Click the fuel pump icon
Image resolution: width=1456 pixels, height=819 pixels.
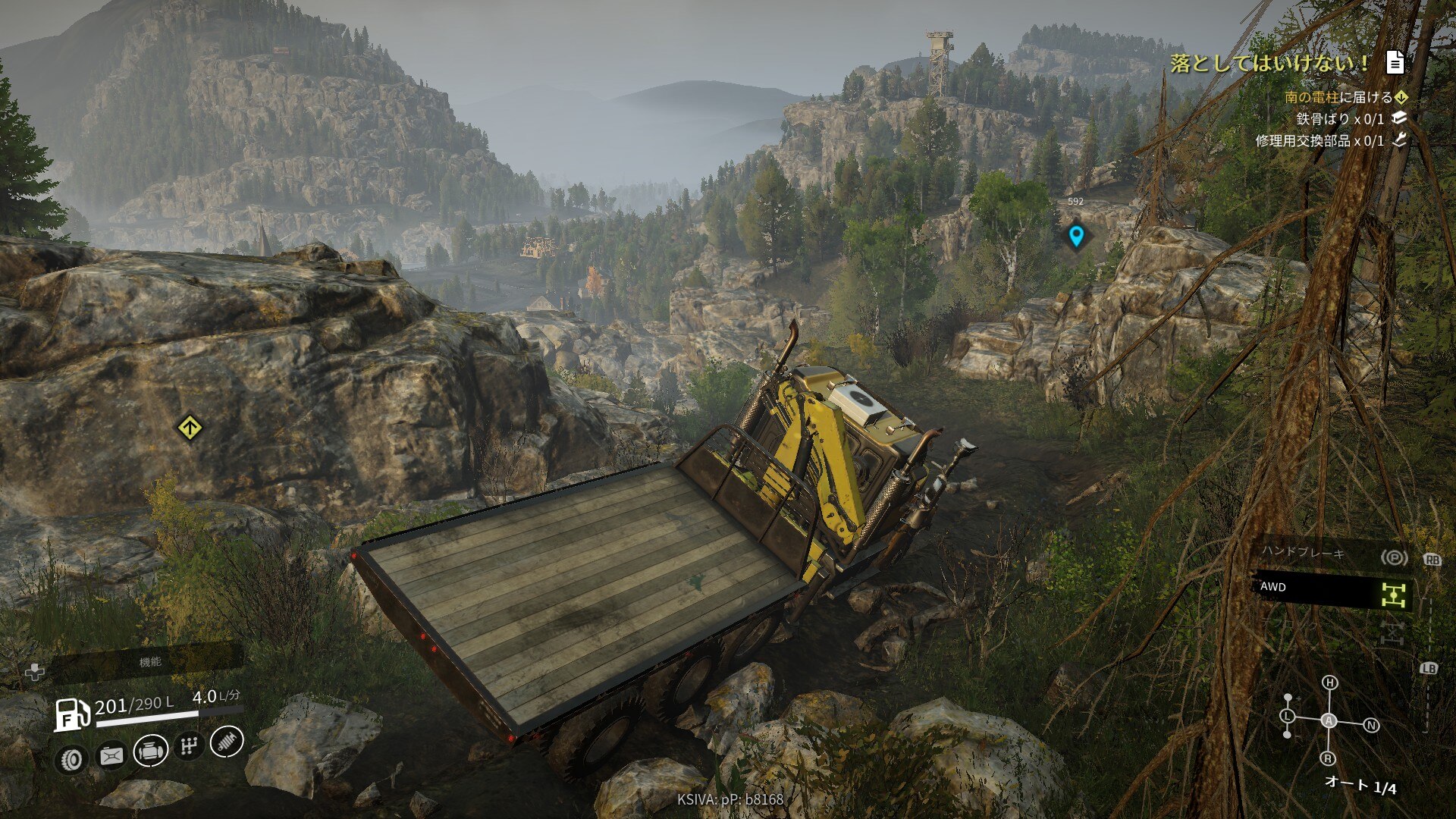[71, 714]
